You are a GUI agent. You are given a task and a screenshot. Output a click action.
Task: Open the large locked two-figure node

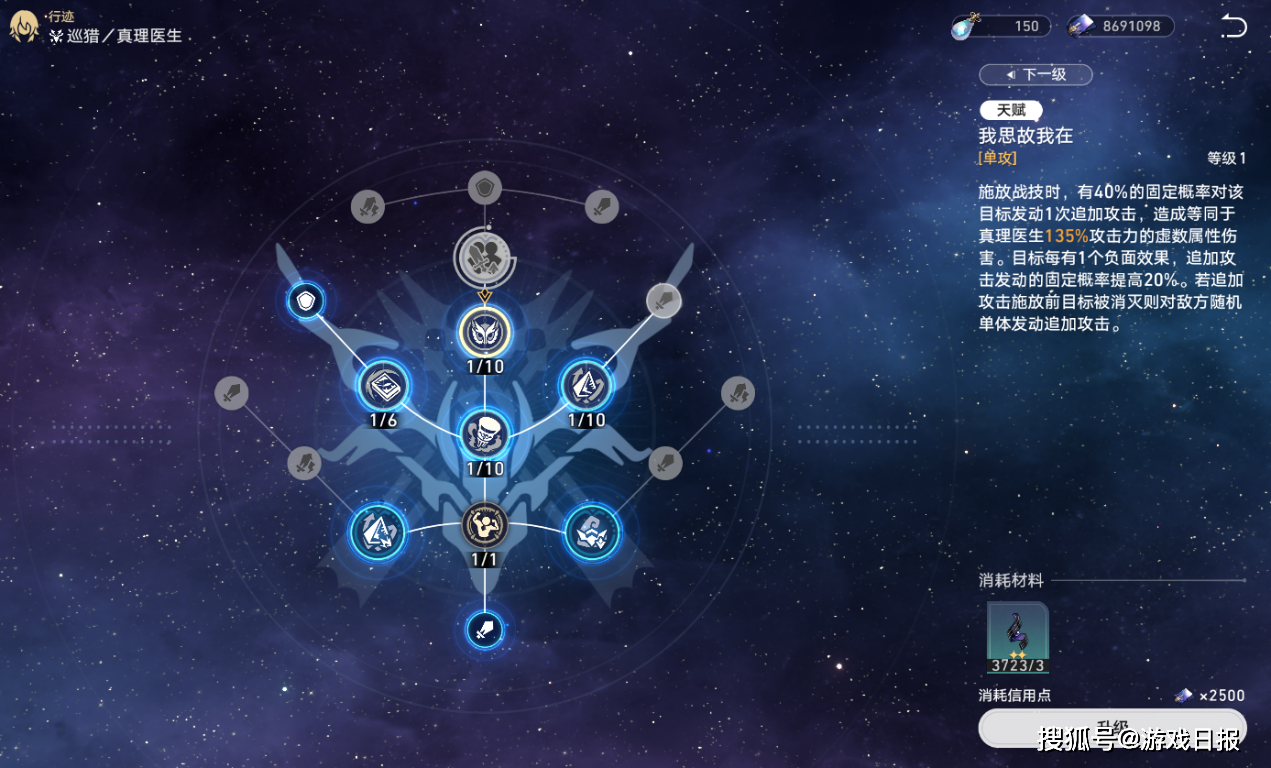(x=485, y=255)
